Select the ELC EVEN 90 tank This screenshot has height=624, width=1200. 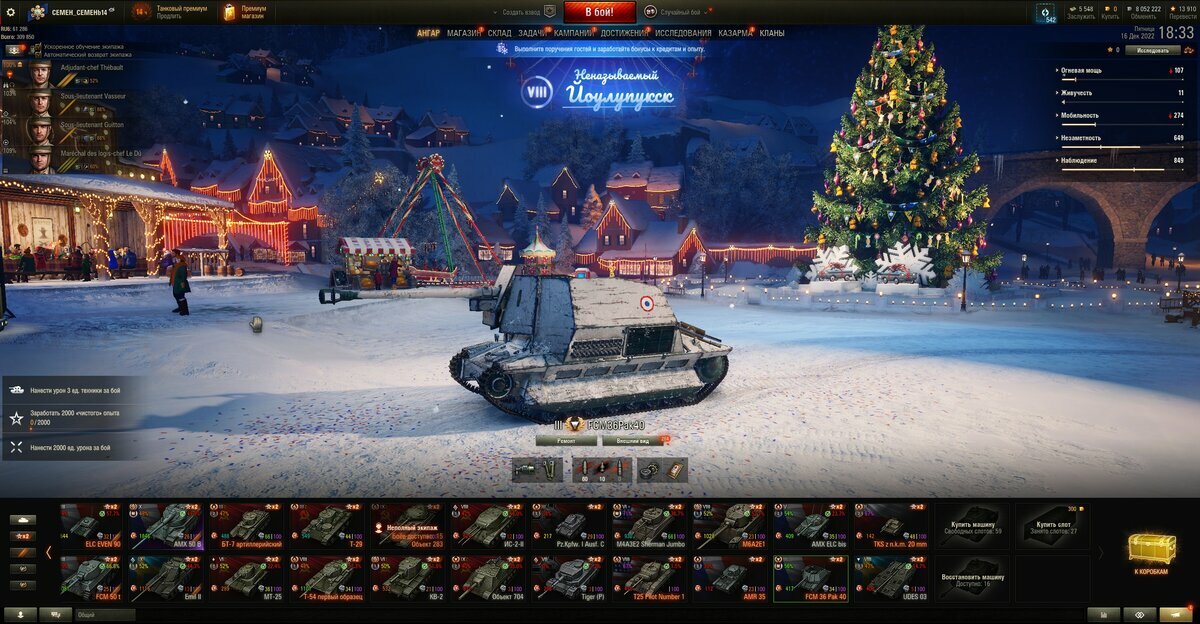pyautogui.click(x=89, y=525)
